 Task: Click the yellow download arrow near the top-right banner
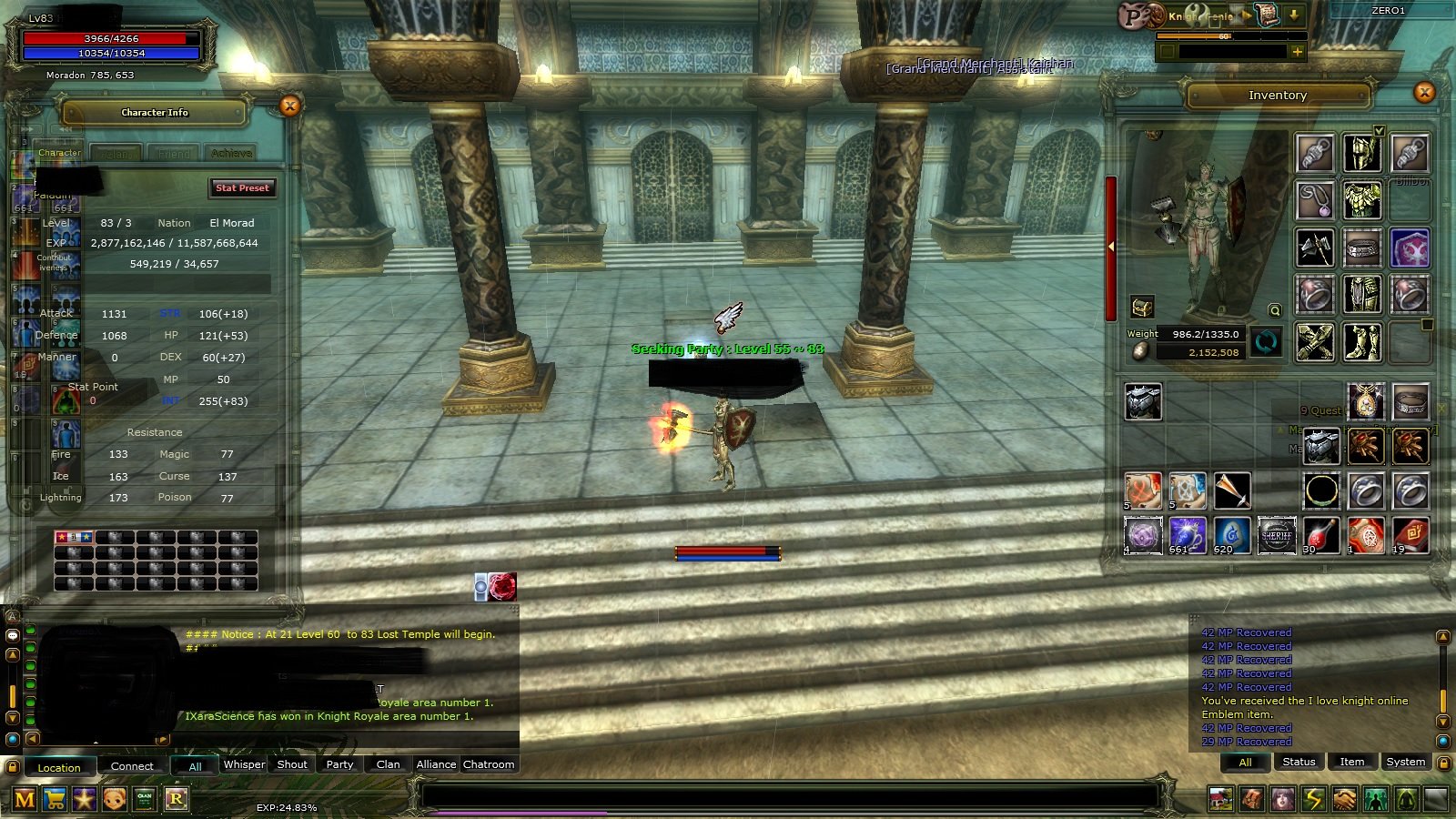[x=1291, y=15]
